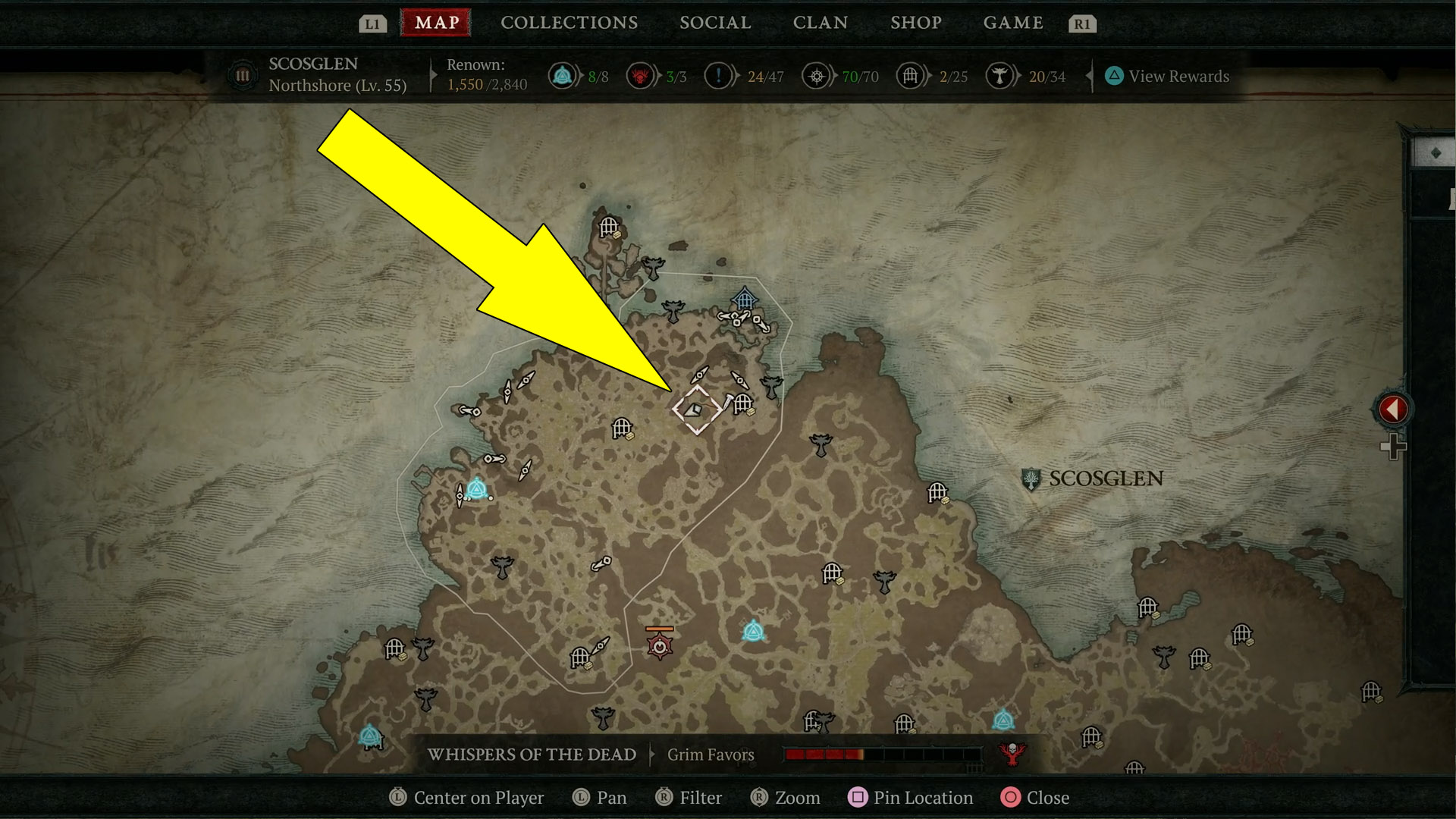This screenshot has height=819, width=1456.
Task: Switch to the COLLECTIONS tab
Action: coord(569,23)
